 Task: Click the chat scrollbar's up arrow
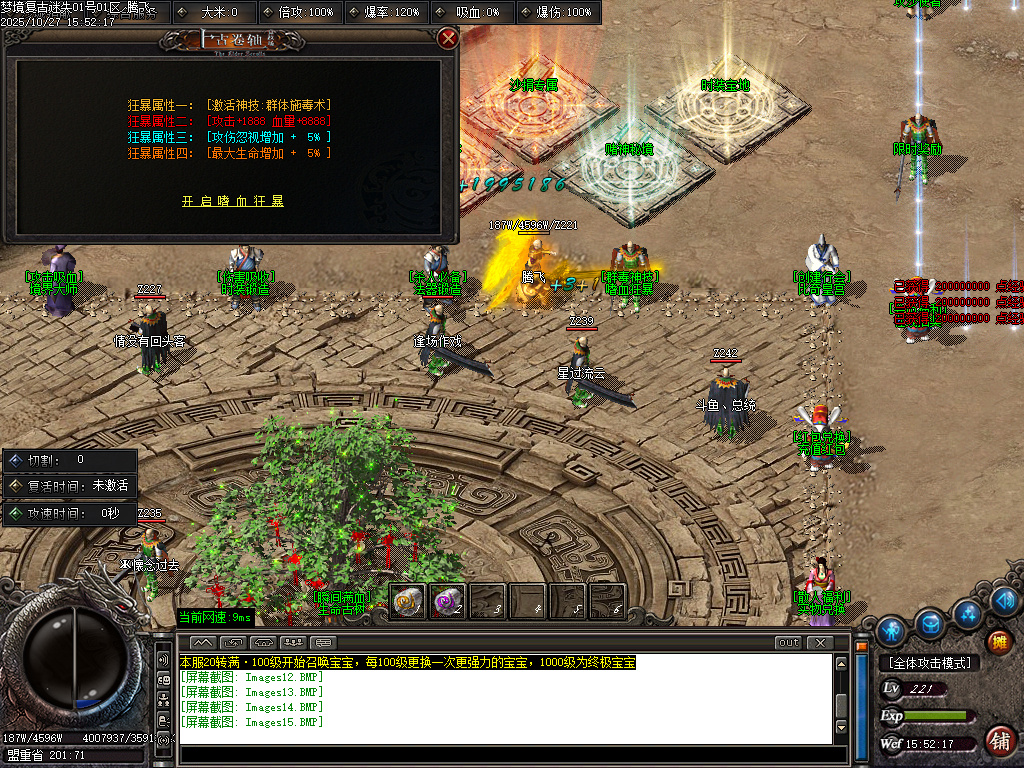coord(842,661)
